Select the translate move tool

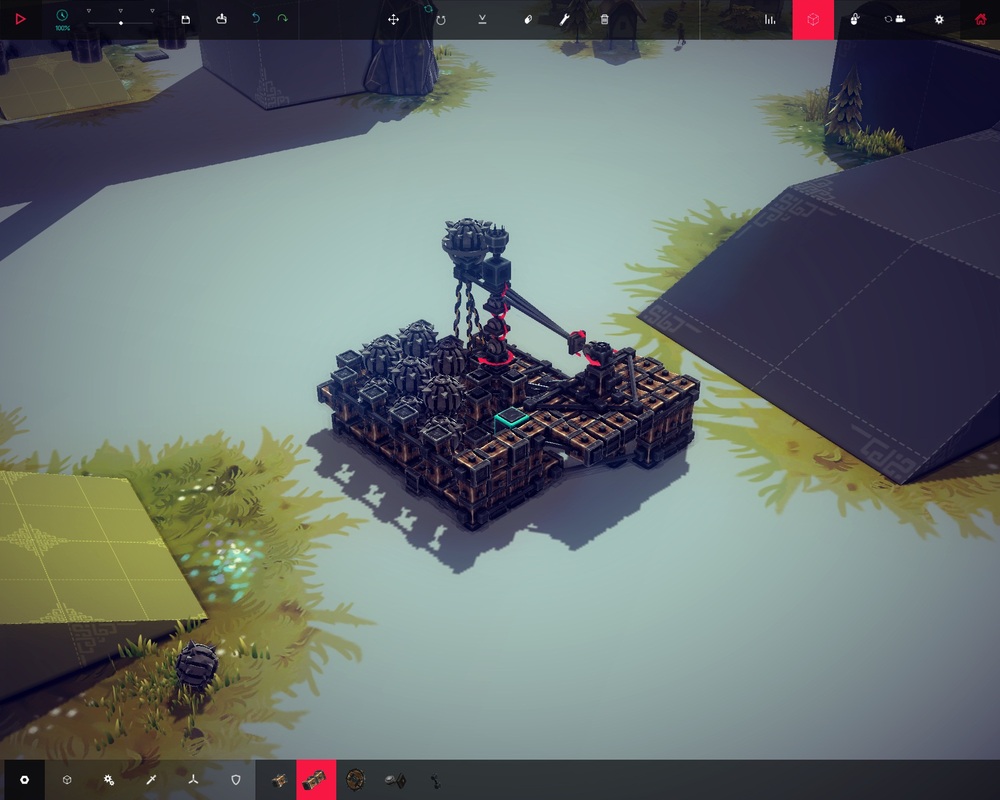click(x=394, y=19)
